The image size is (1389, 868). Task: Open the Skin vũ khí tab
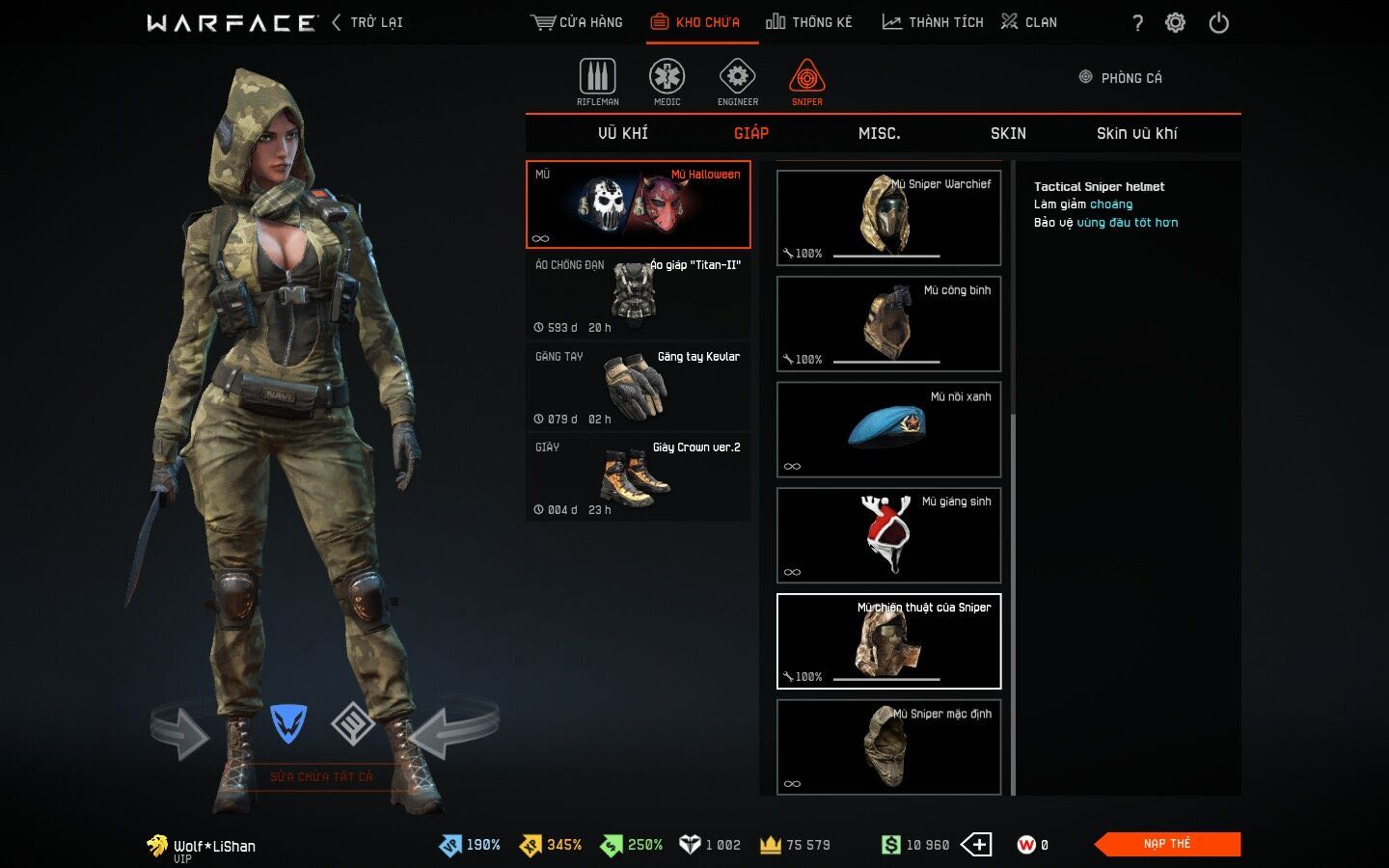click(x=1136, y=133)
